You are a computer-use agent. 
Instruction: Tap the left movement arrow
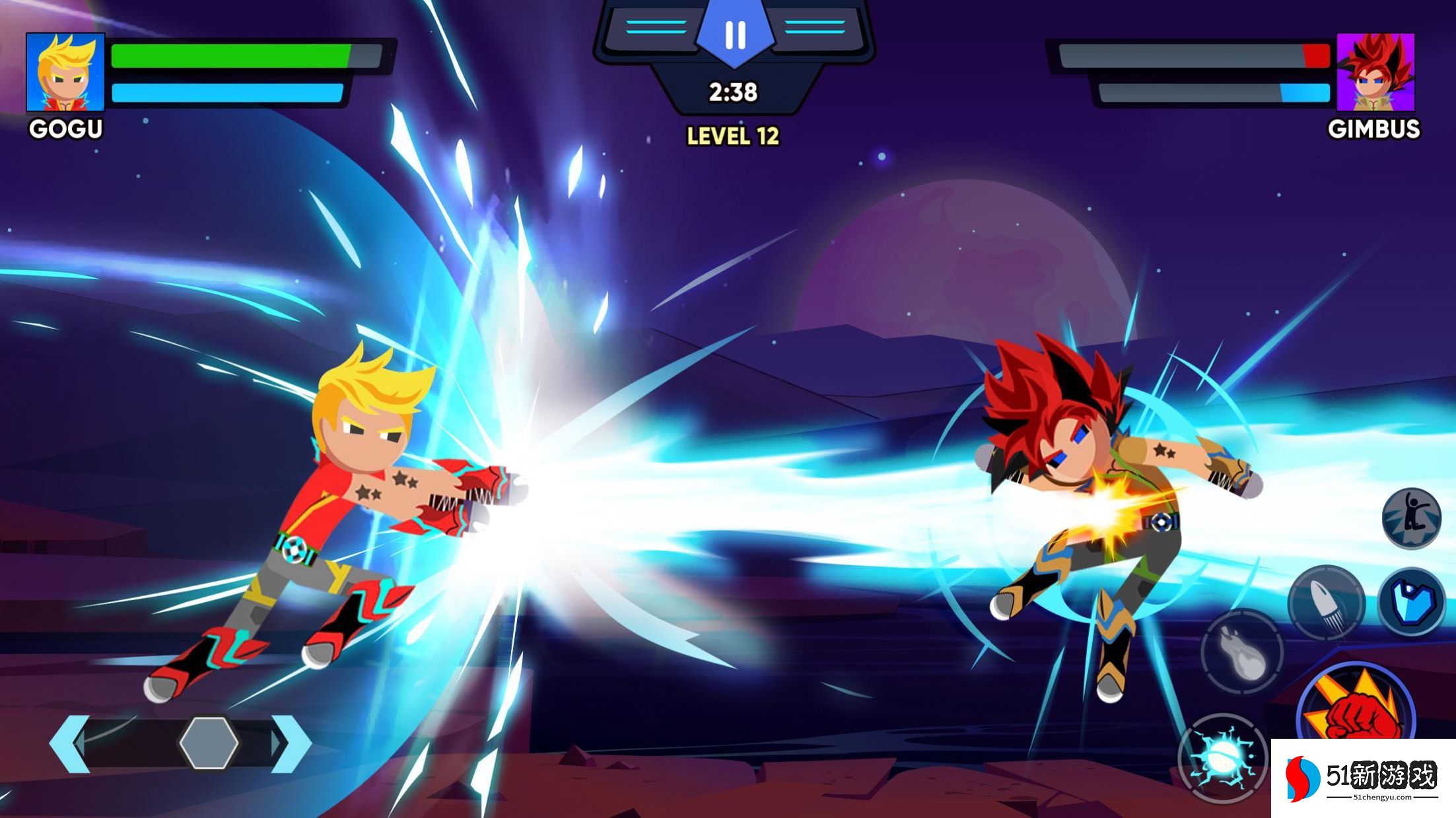click(x=69, y=744)
